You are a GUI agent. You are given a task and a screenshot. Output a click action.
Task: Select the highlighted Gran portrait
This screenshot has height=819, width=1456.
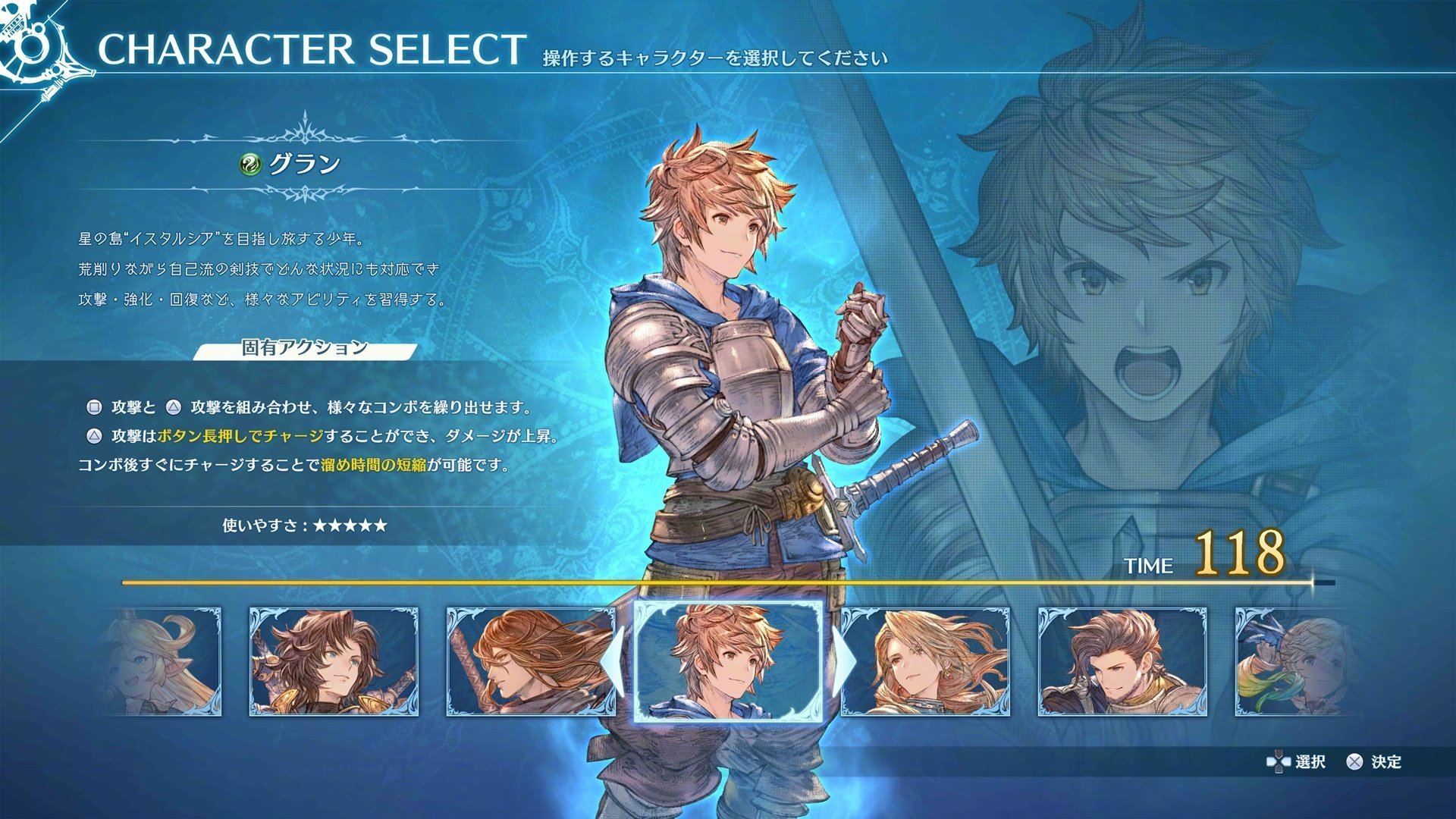(x=730, y=662)
